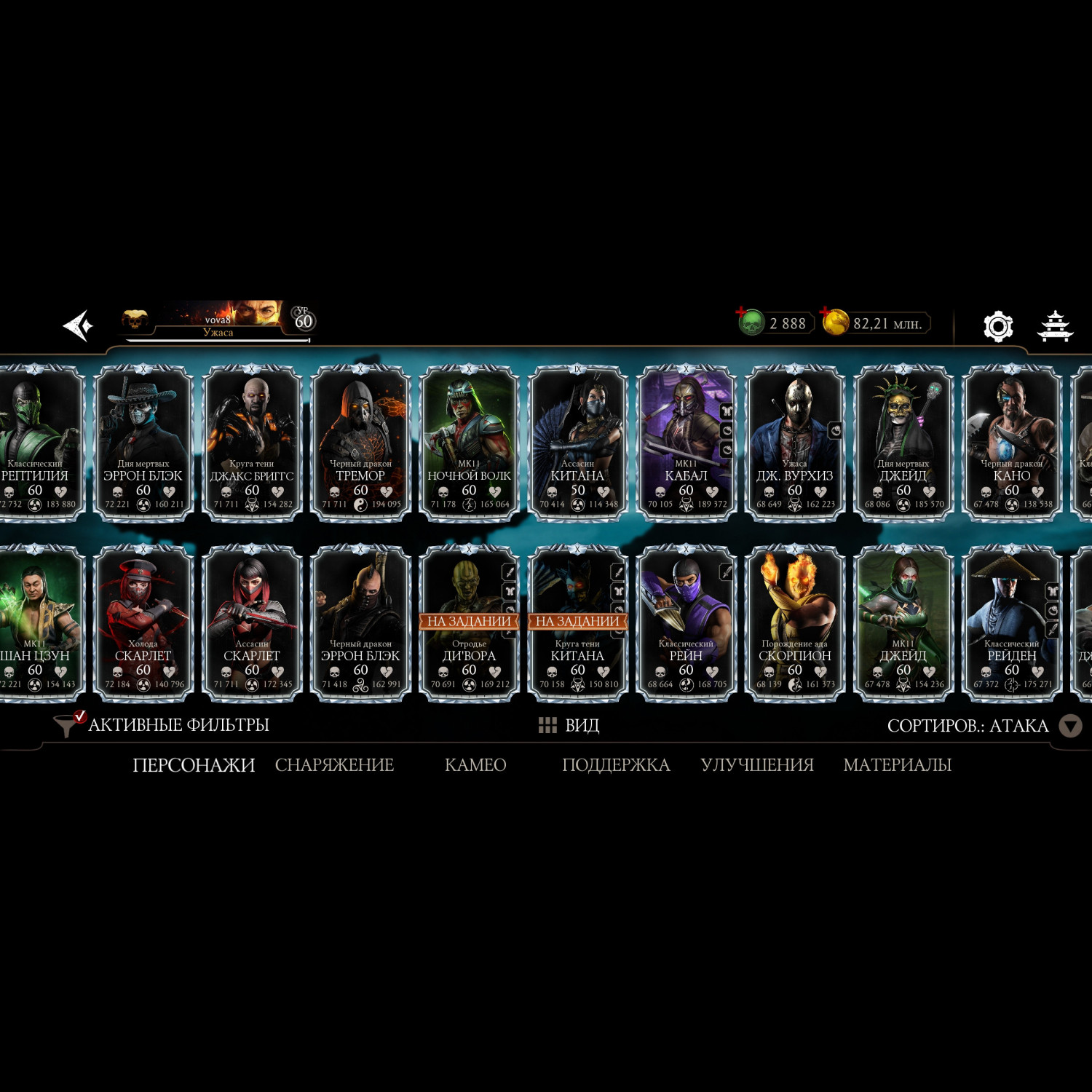
Task: Change the card view with Вид
Action: point(569,725)
